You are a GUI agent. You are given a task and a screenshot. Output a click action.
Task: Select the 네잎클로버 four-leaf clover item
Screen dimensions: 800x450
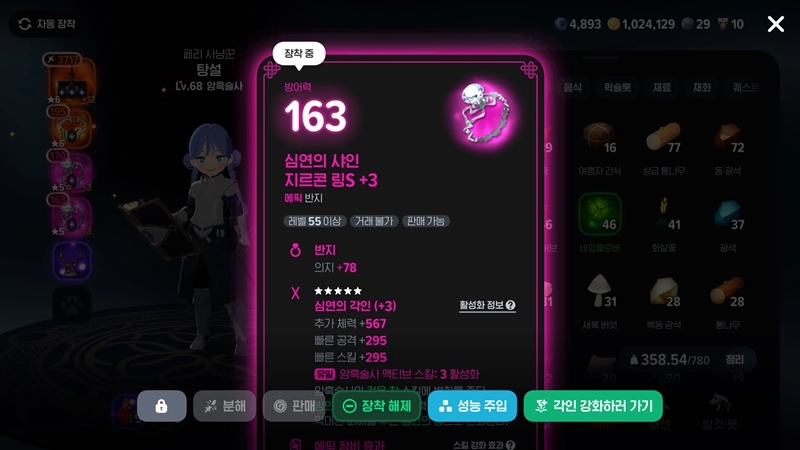pyautogui.click(x=601, y=215)
